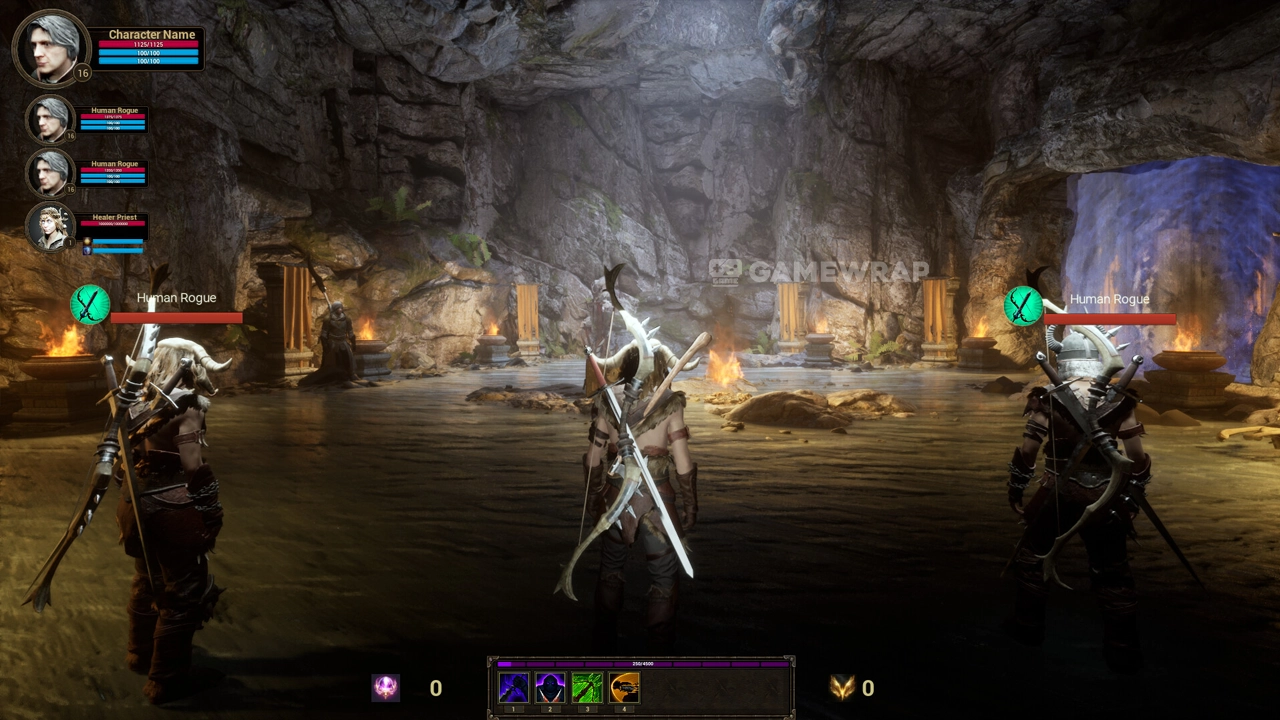Image resolution: width=1280 pixels, height=720 pixels.
Task: Select the Healer Priest party portrait
Action: tap(49, 226)
